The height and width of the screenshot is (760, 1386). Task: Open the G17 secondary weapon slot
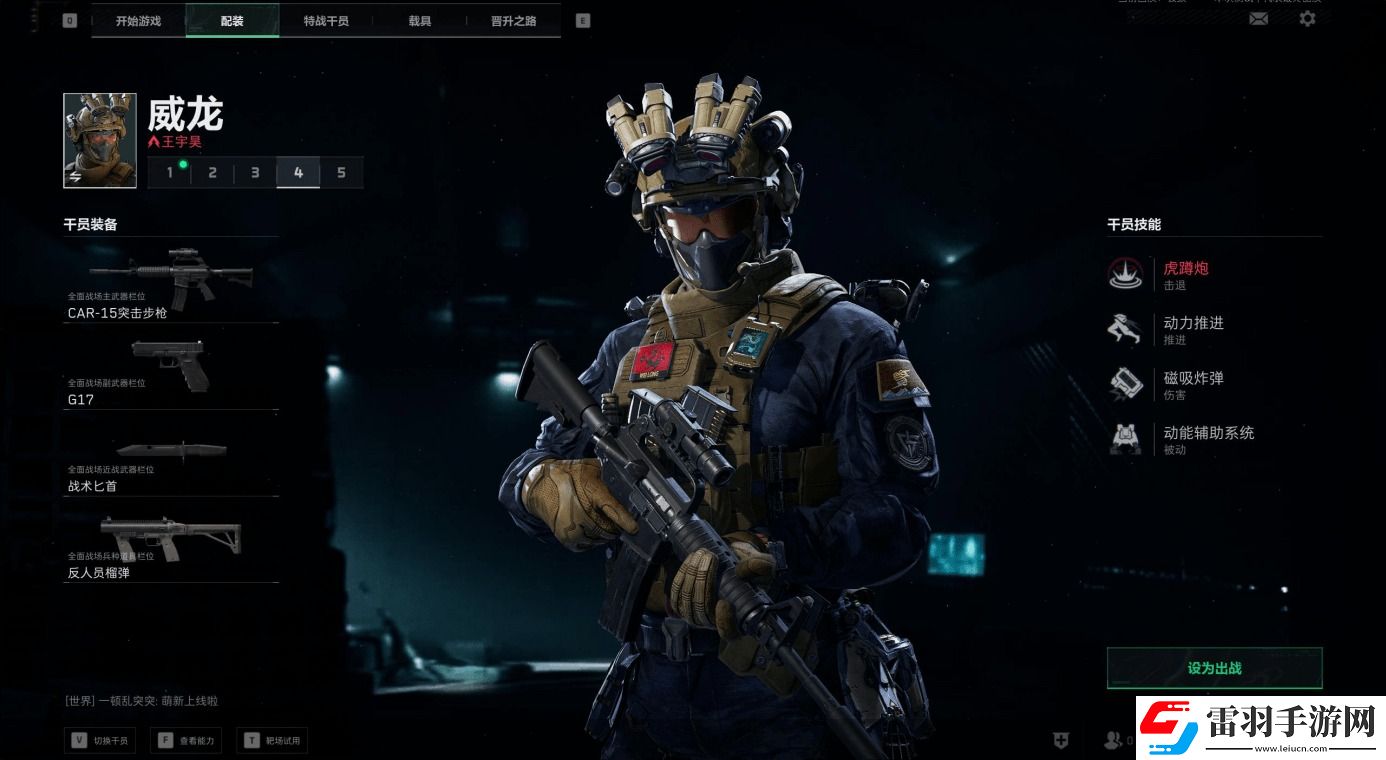point(170,372)
